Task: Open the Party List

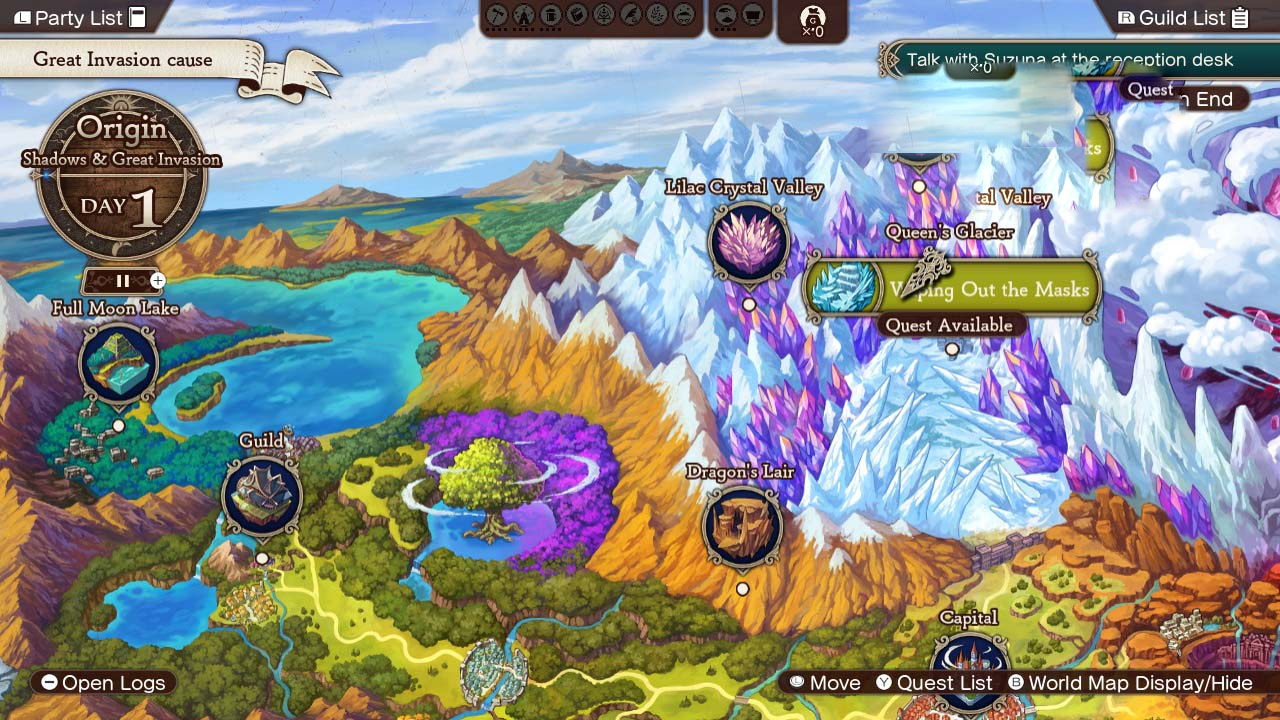Action: click(80, 18)
